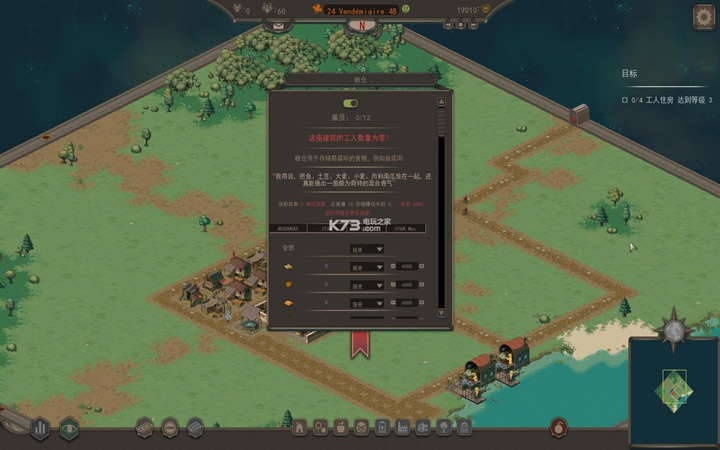The height and width of the screenshot is (450, 720).
Task: Open the mail envelope notifications
Action: pyautogui.click(x=277, y=25)
